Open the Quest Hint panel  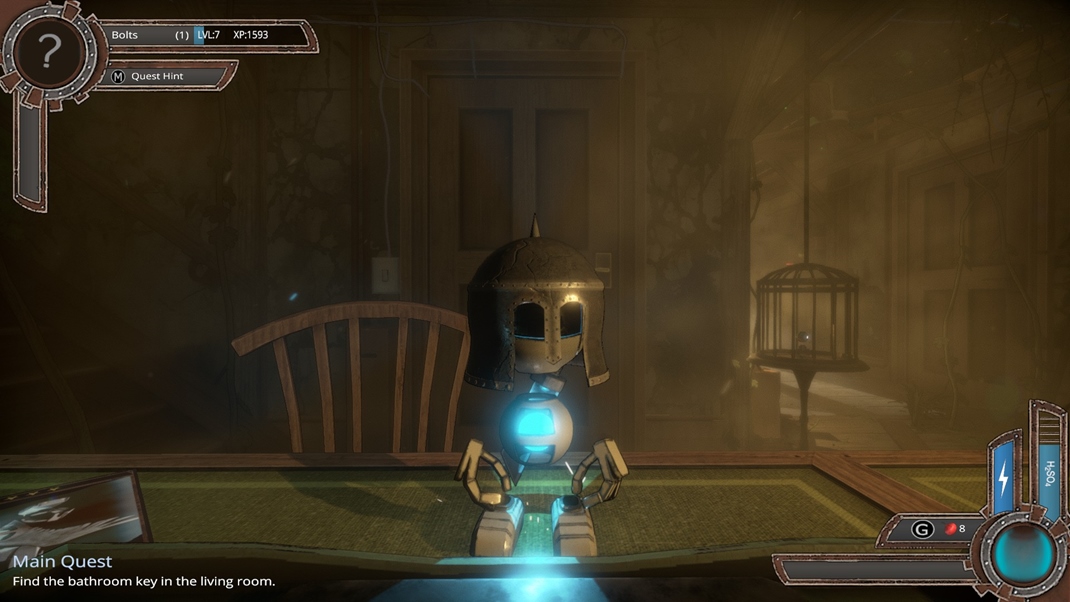pos(157,76)
